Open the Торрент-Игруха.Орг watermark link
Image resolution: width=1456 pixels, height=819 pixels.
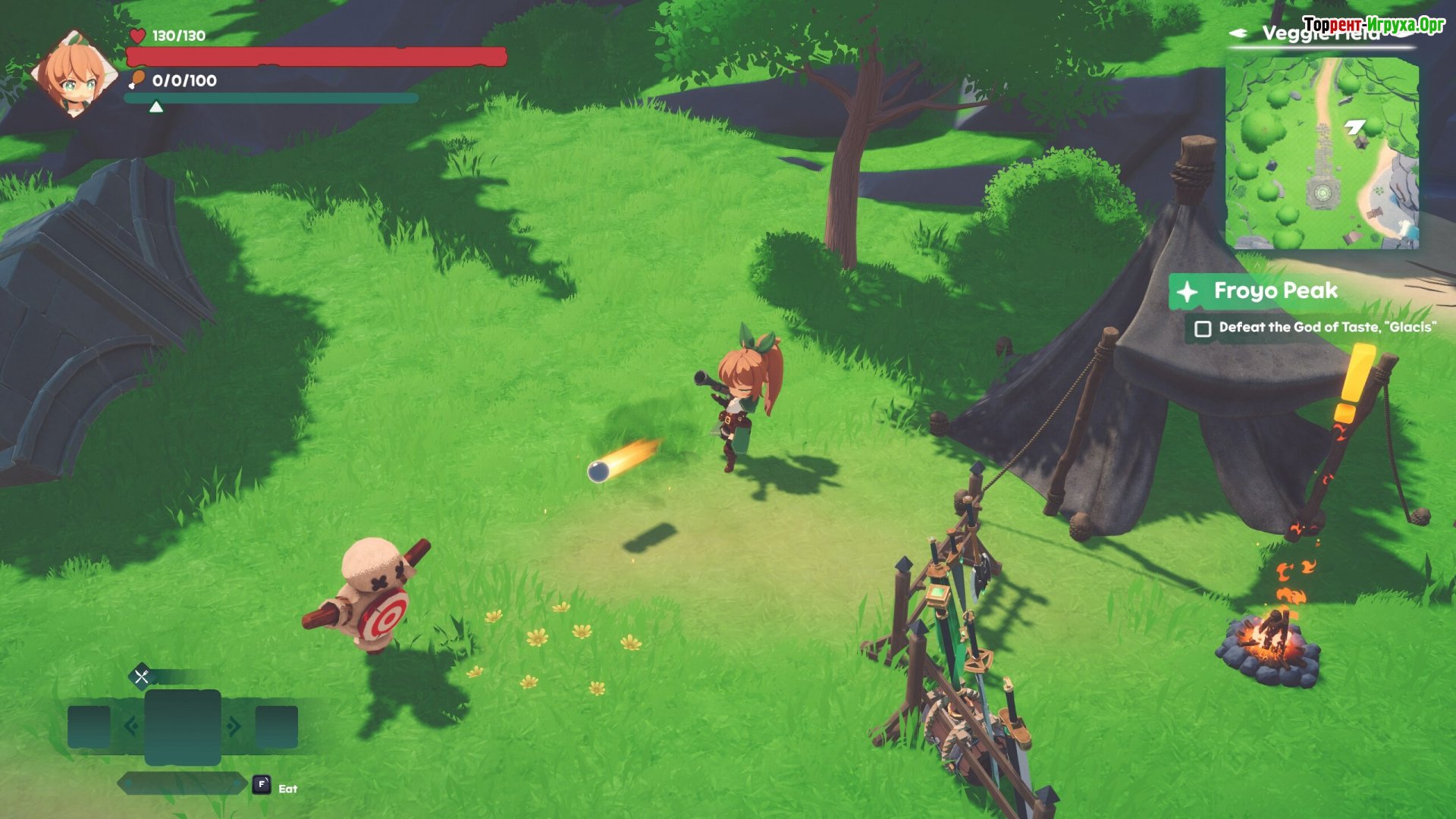coord(1374,24)
